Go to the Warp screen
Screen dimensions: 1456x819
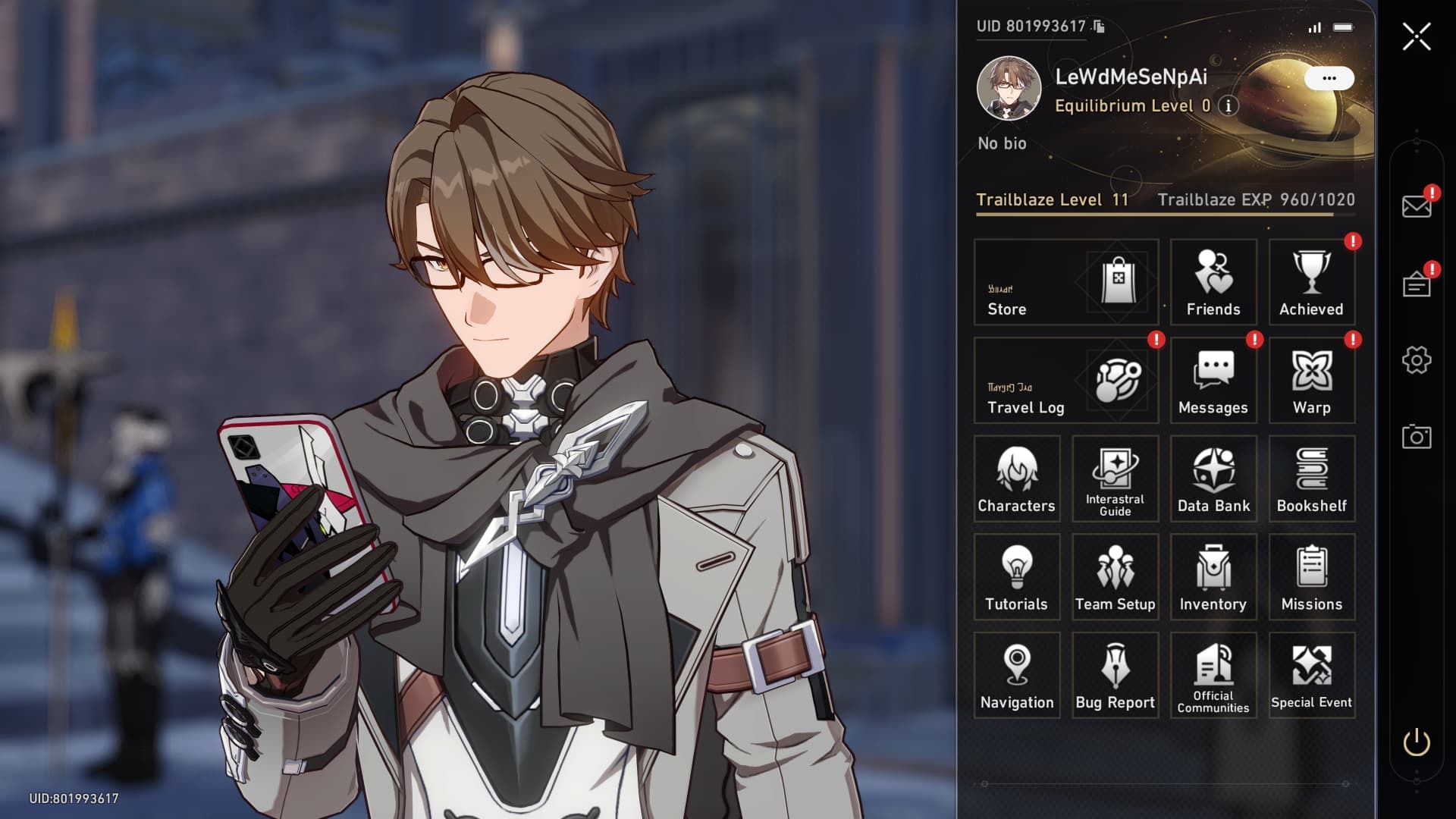click(x=1311, y=381)
